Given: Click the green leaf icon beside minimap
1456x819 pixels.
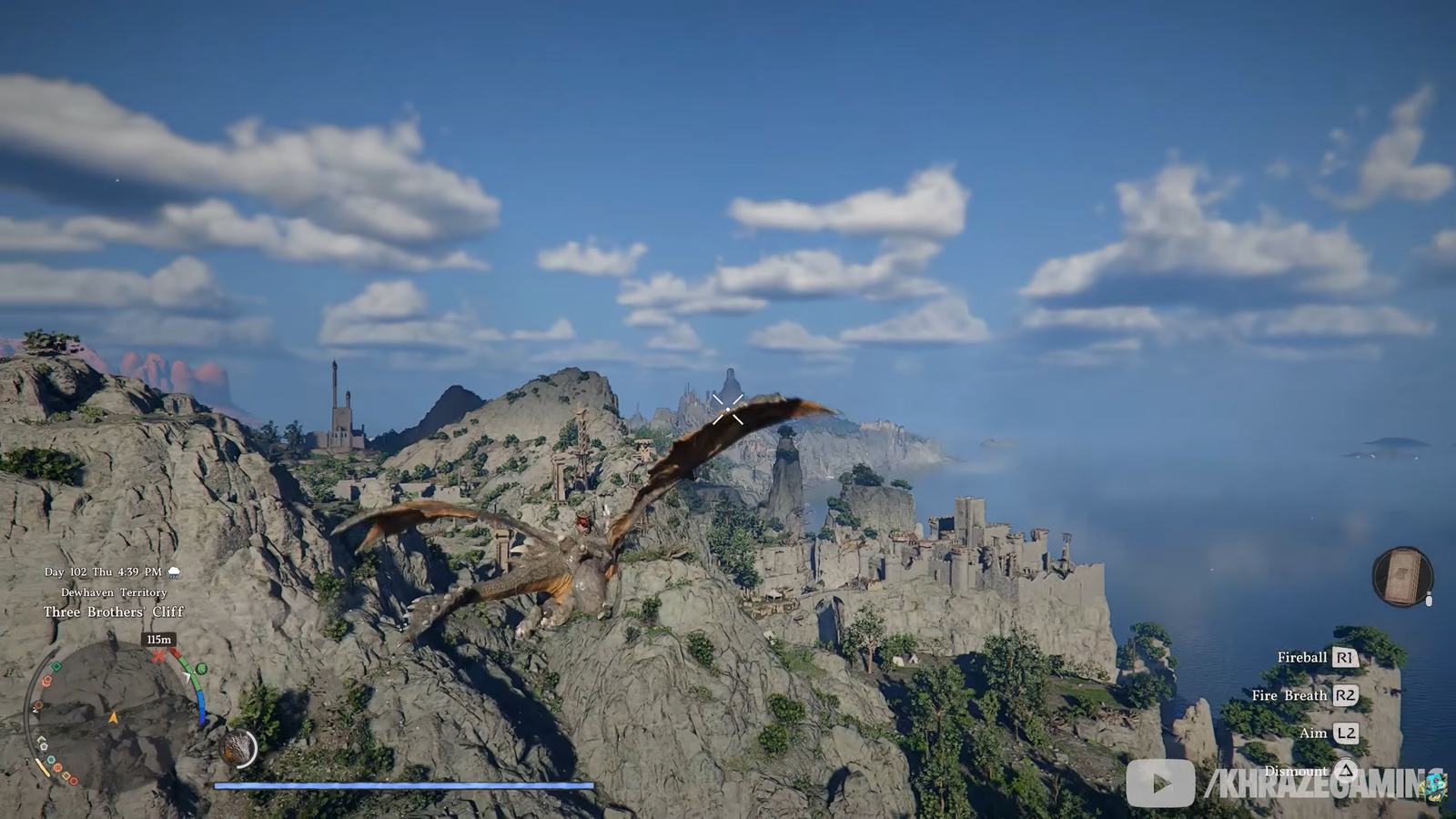Looking at the screenshot, I should 201,669.
